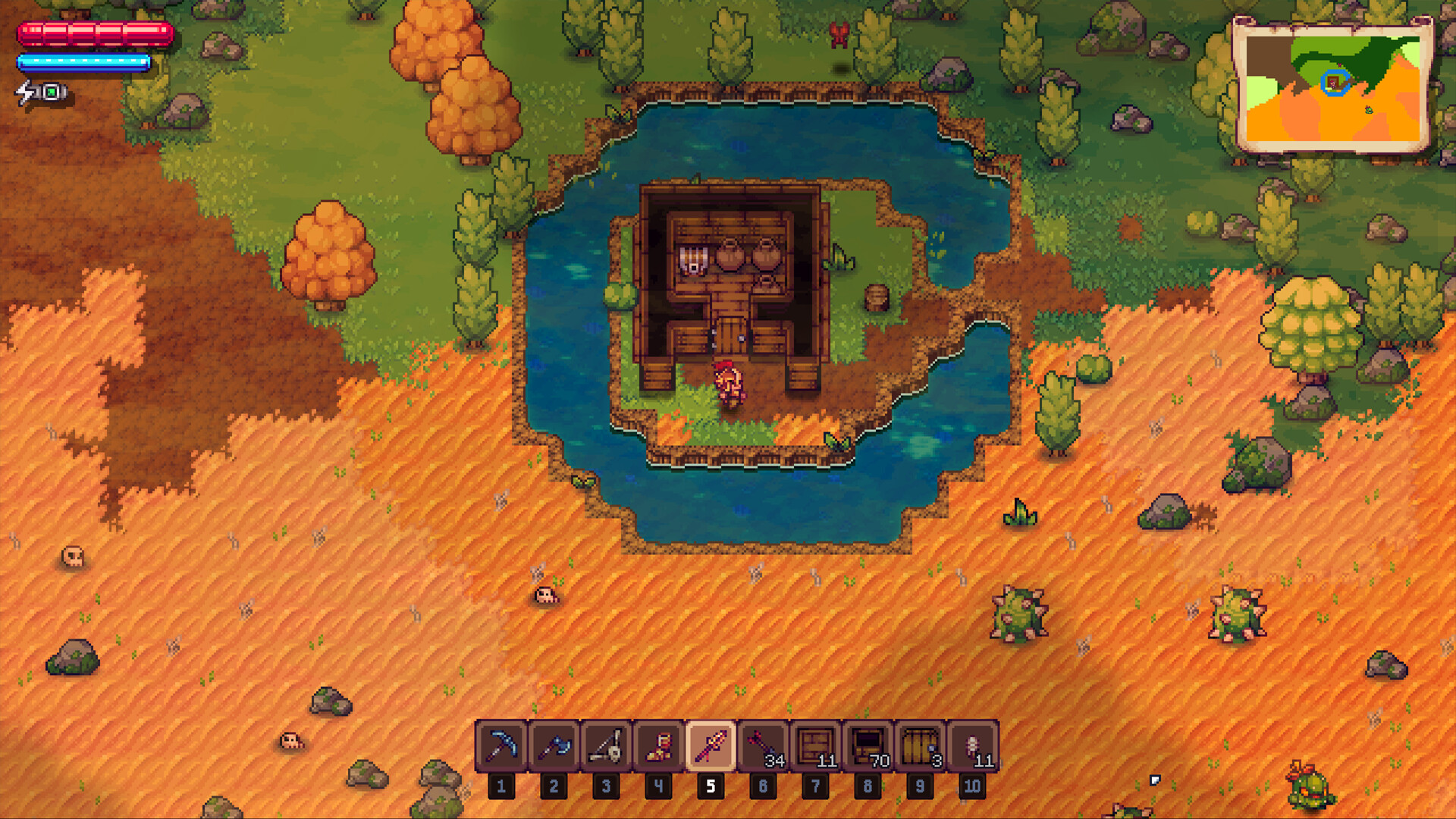Click the lightning dash ability icon
This screenshot has width=1456, height=819.
(x=24, y=91)
